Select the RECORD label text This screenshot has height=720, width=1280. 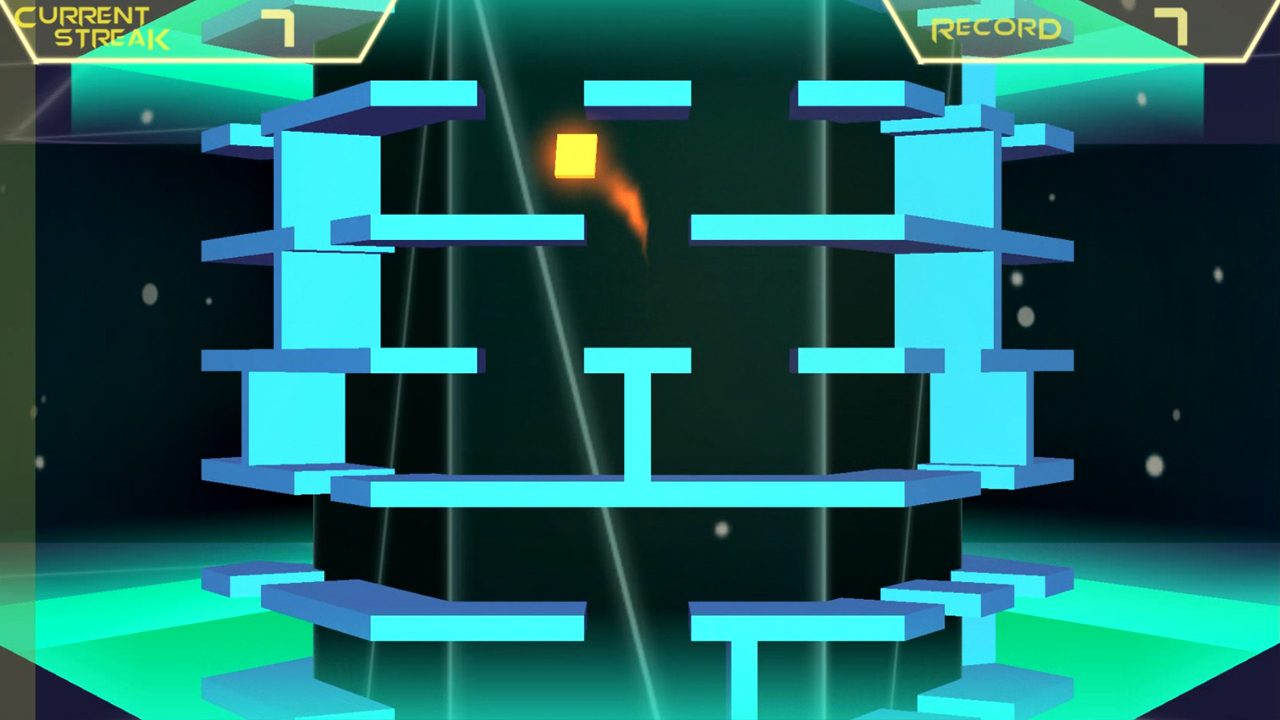tap(995, 28)
